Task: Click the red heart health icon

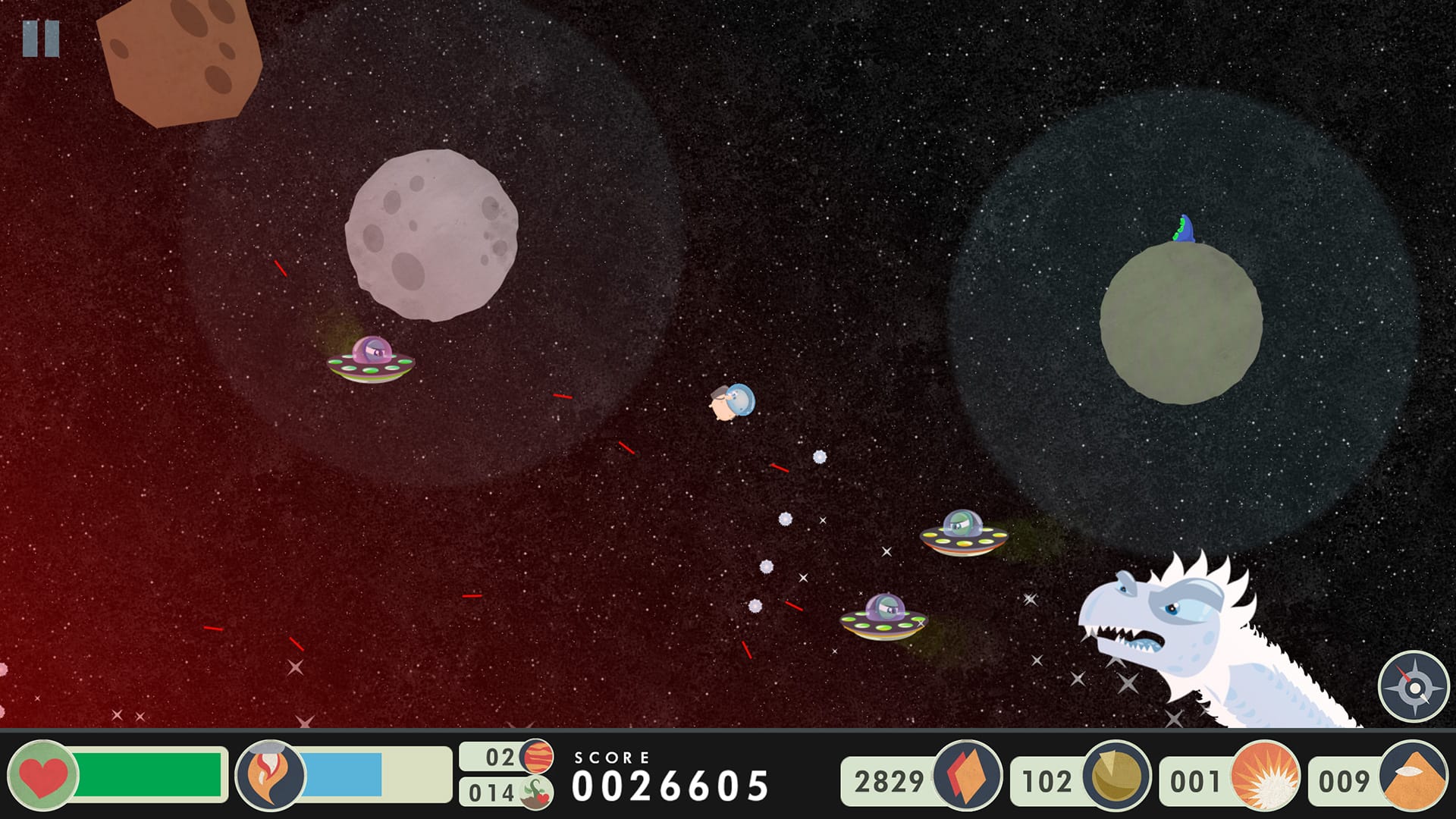Action: click(43, 775)
